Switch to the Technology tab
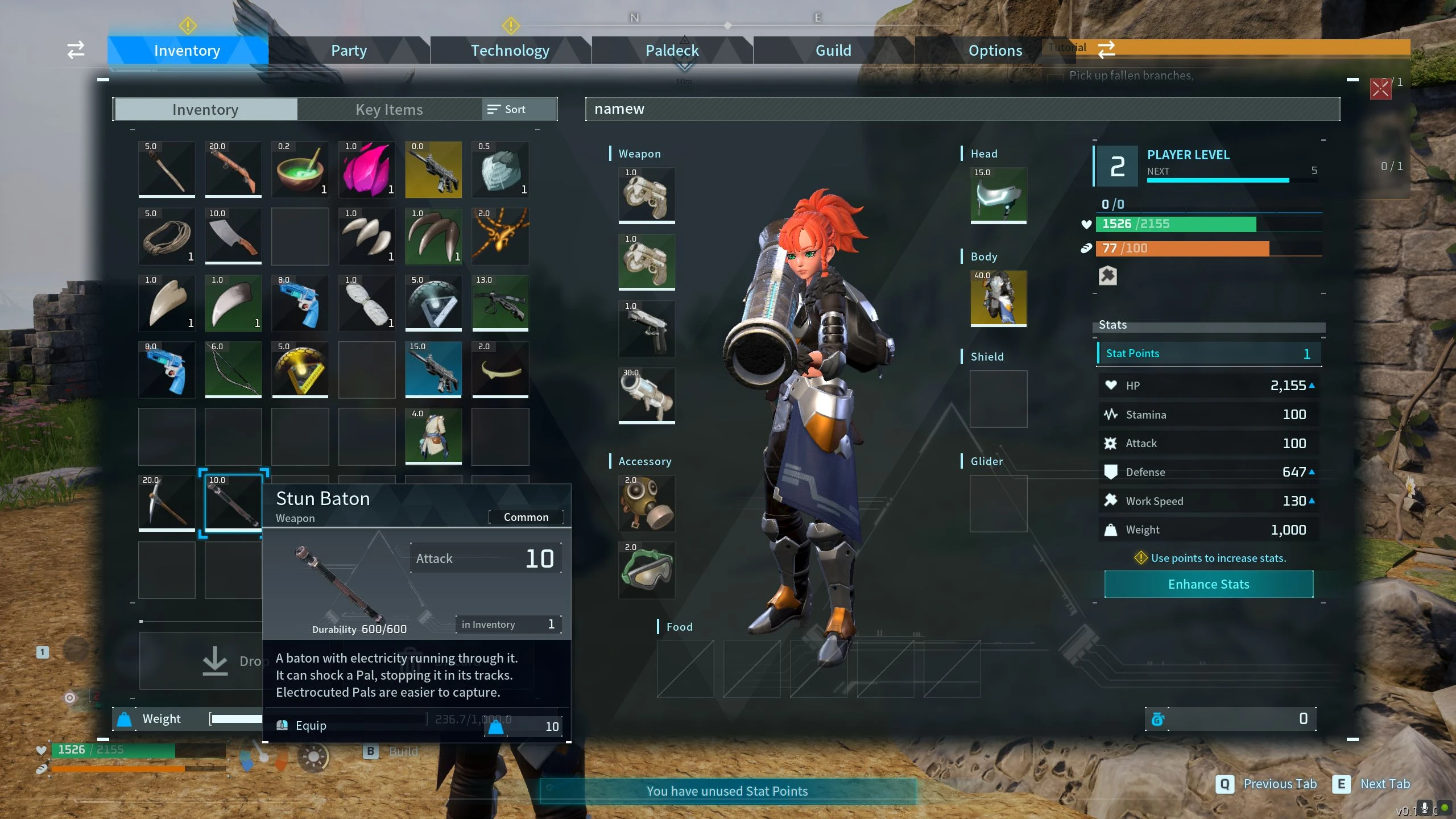Viewport: 1456px width, 819px height. [x=510, y=50]
